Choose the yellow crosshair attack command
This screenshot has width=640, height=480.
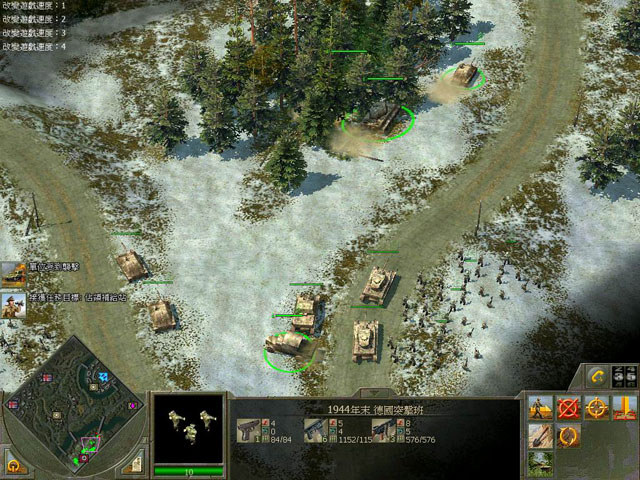tap(597, 408)
